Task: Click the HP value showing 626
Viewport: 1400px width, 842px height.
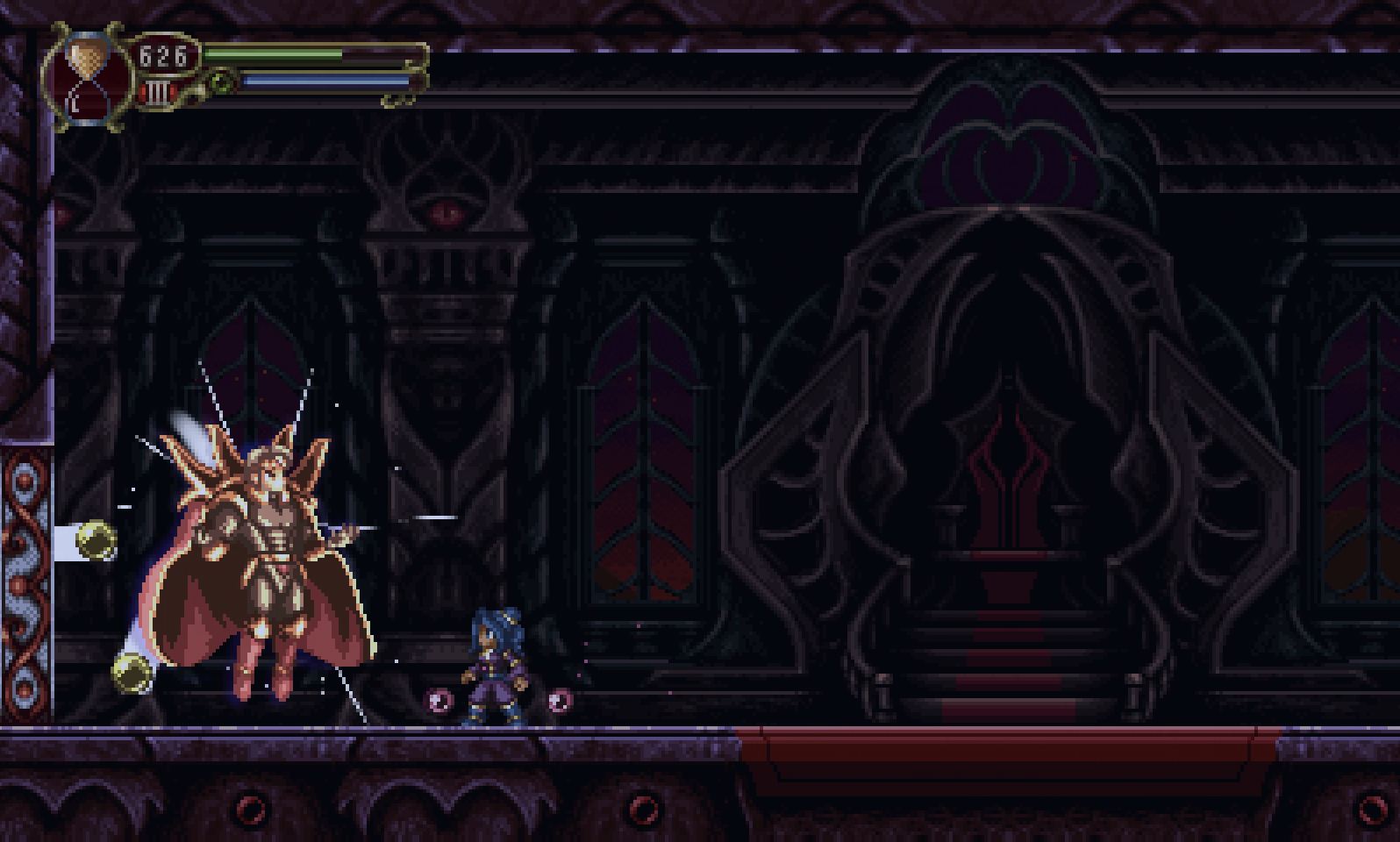Action: pos(163,54)
